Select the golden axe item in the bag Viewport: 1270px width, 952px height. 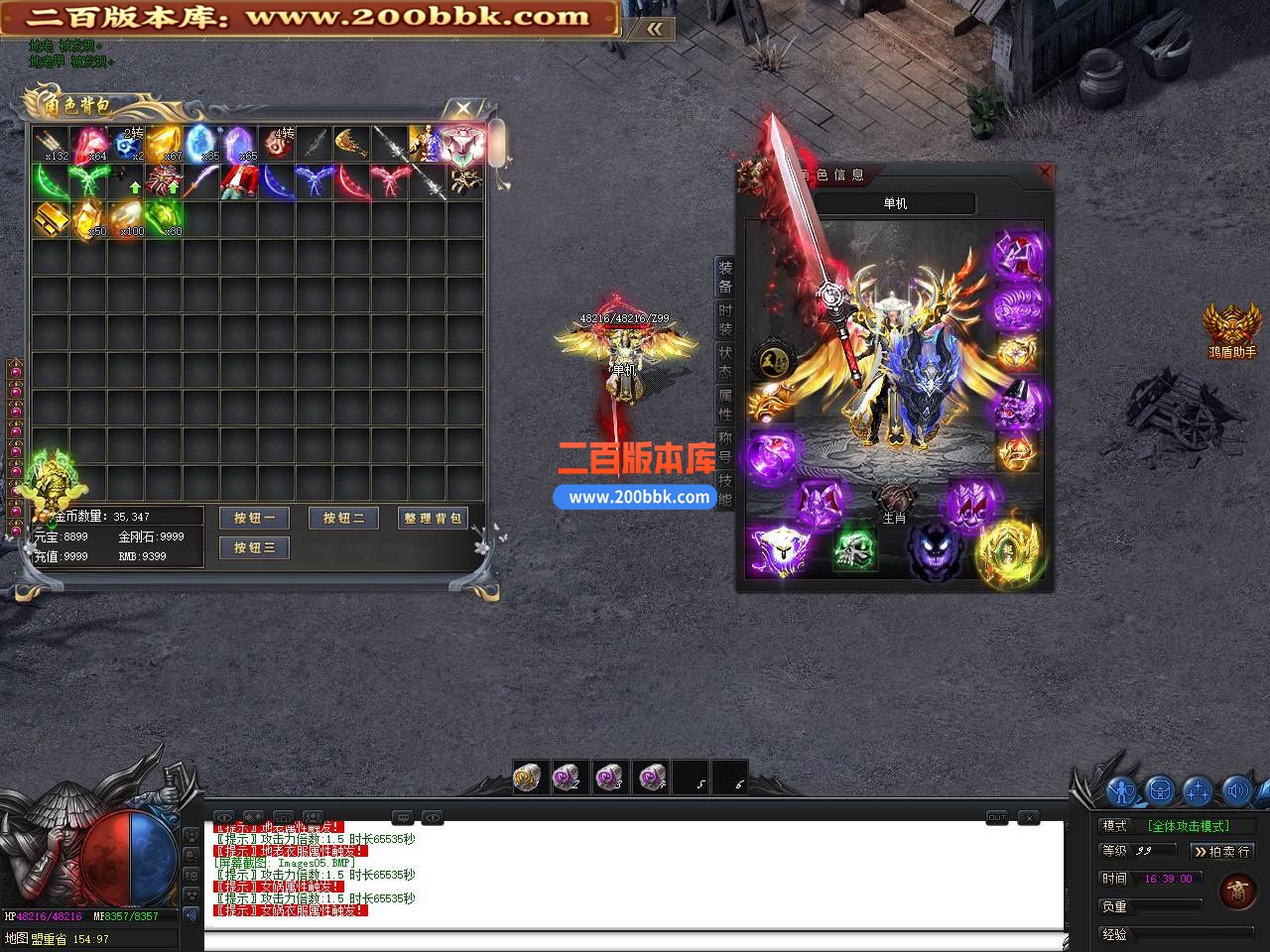[351, 144]
